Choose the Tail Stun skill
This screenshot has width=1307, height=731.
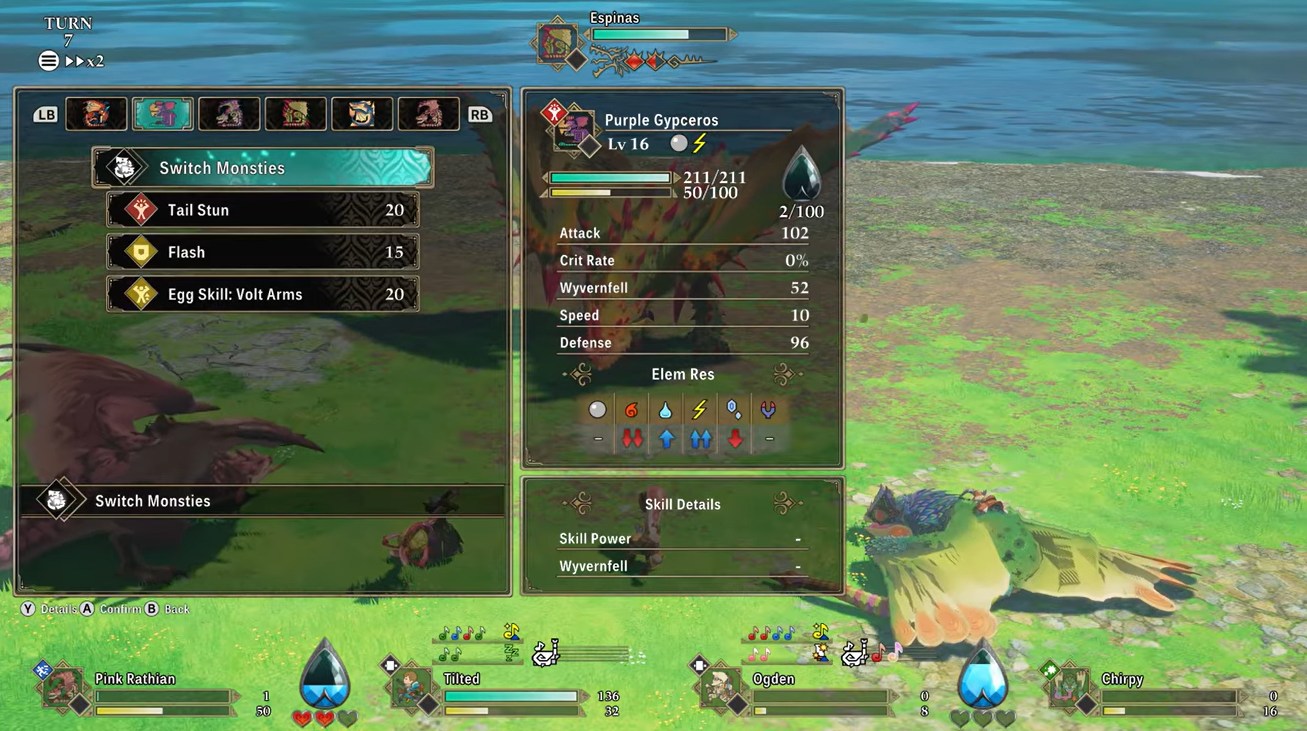(x=263, y=210)
